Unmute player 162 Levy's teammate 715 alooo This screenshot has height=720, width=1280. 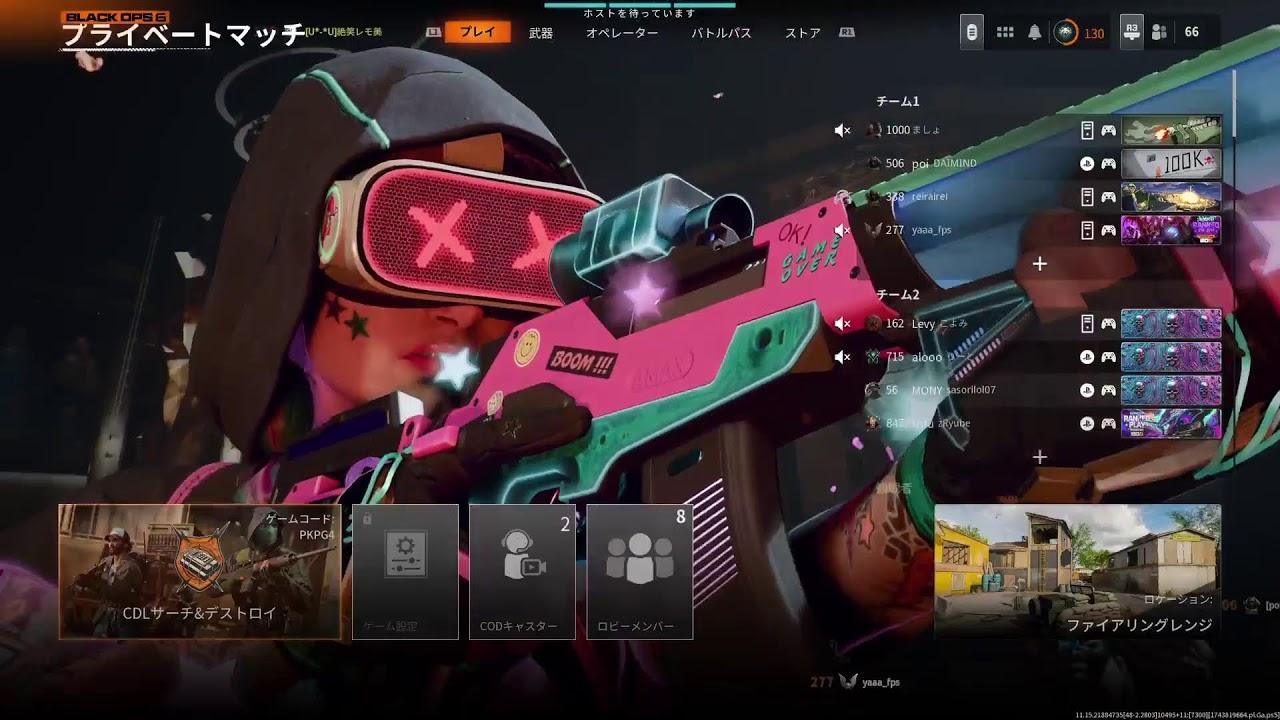(x=843, y=356)
